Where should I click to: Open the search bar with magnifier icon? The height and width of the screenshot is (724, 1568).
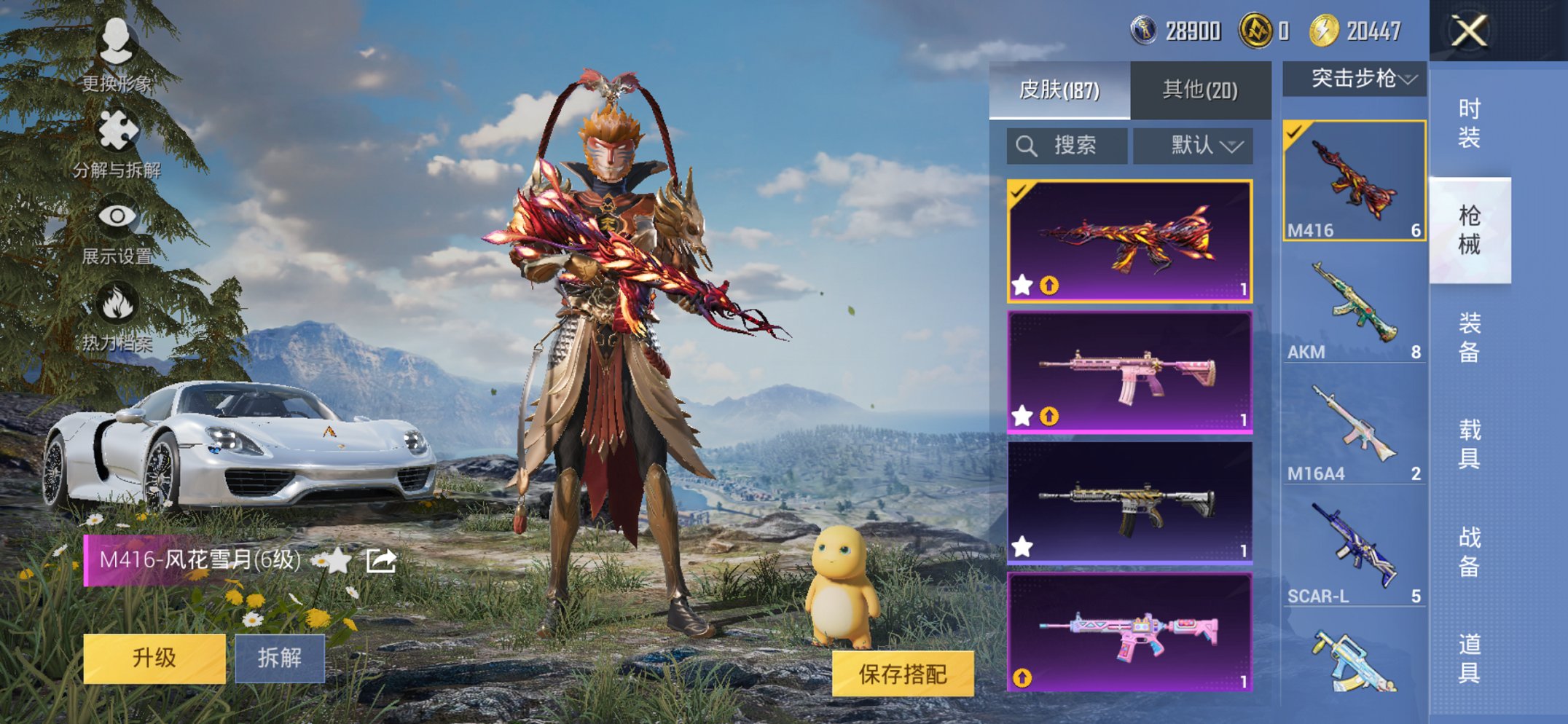1066,144
